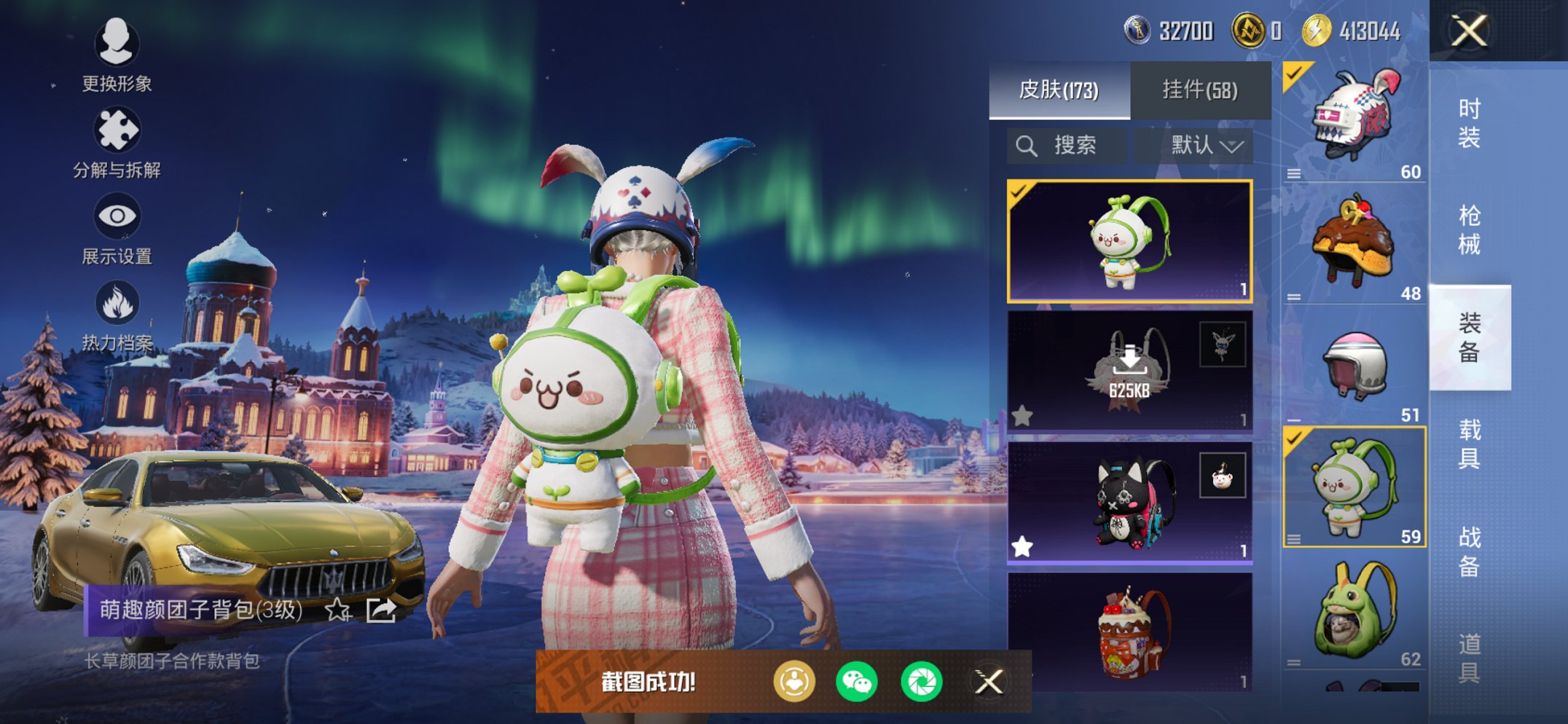Open the 默认 sort dropdown
The height and width of the screenshot is (724, 1568).
(1205, 146)
